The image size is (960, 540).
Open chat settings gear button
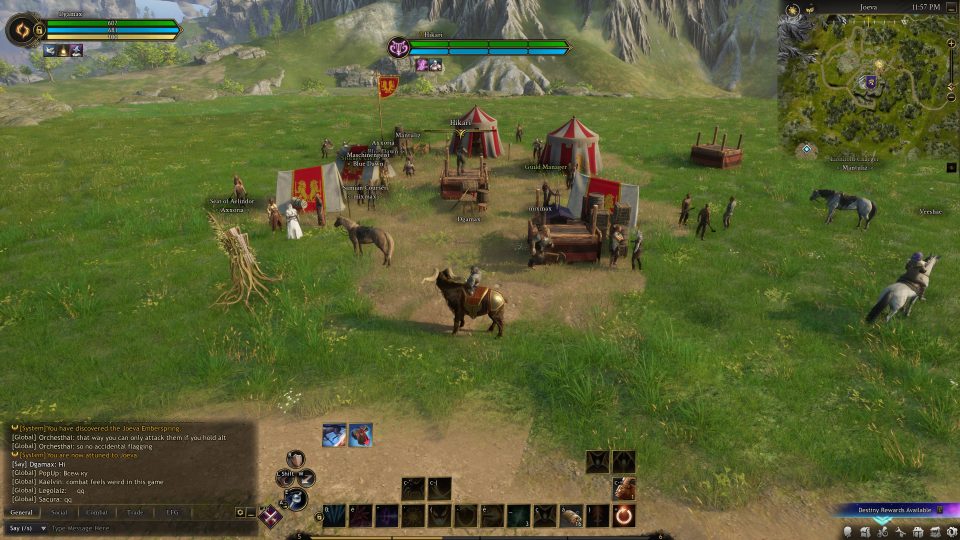pos(240,512)
